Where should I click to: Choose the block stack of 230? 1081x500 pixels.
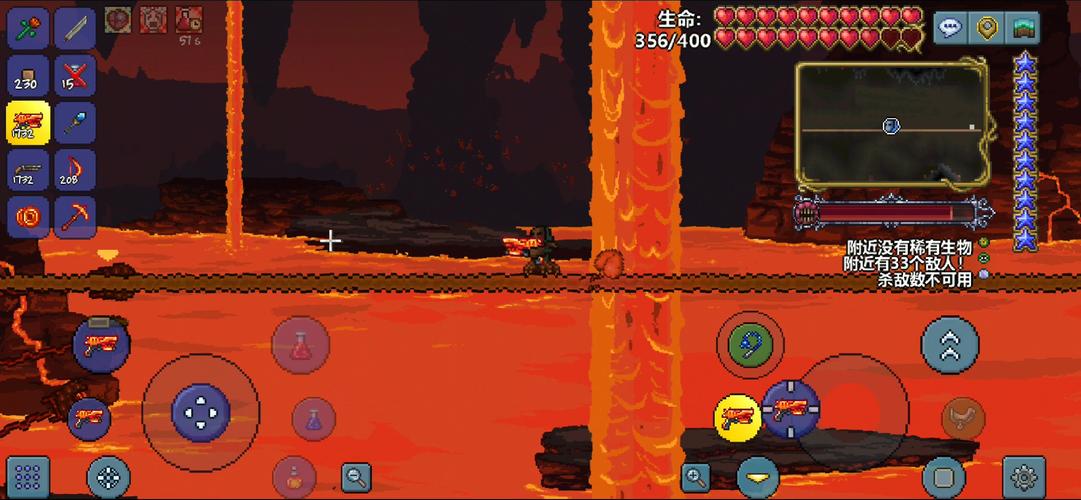29,76
